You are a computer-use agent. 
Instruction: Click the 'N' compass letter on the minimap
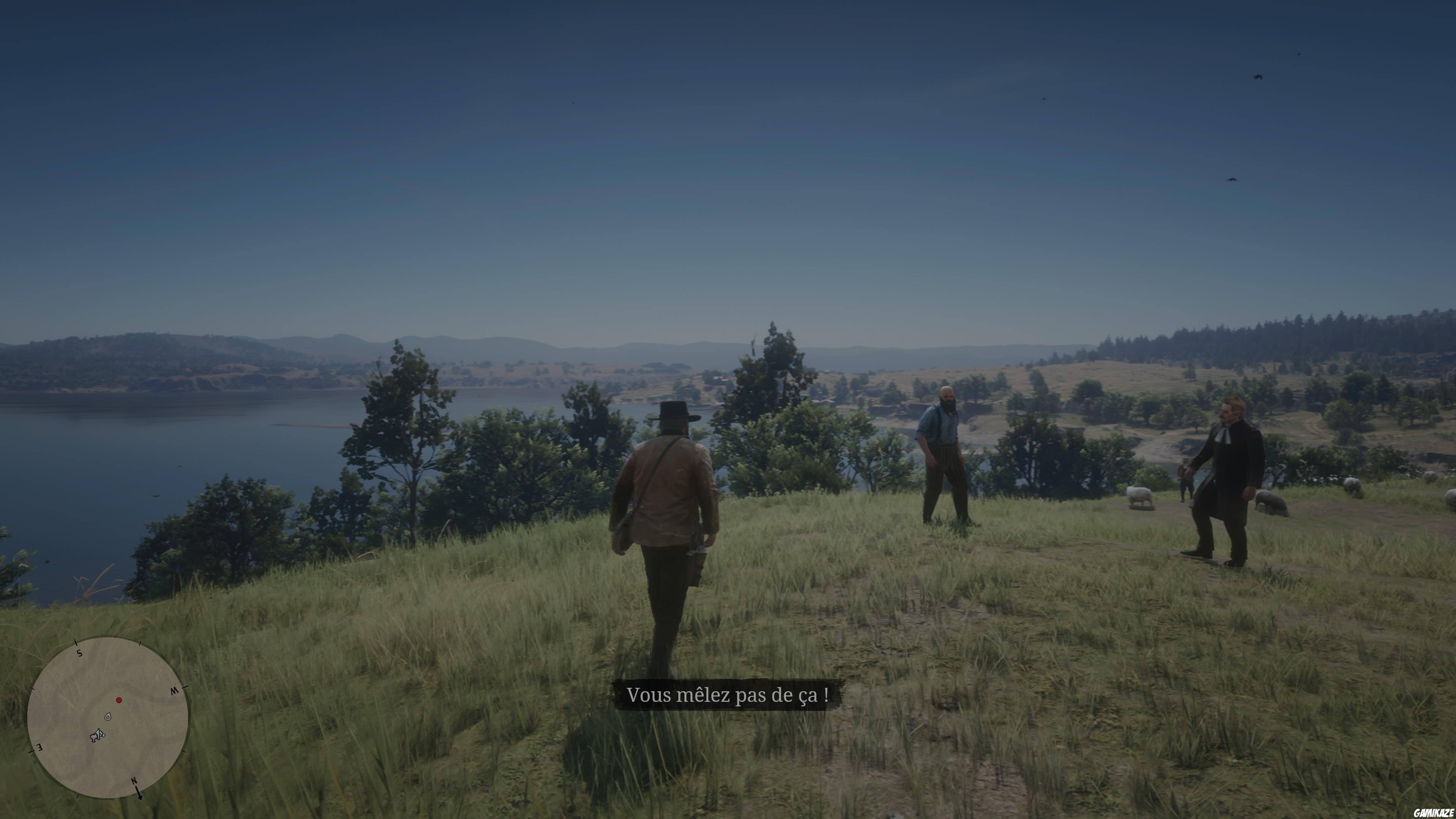pyautogui.click(x=134, y=781)
